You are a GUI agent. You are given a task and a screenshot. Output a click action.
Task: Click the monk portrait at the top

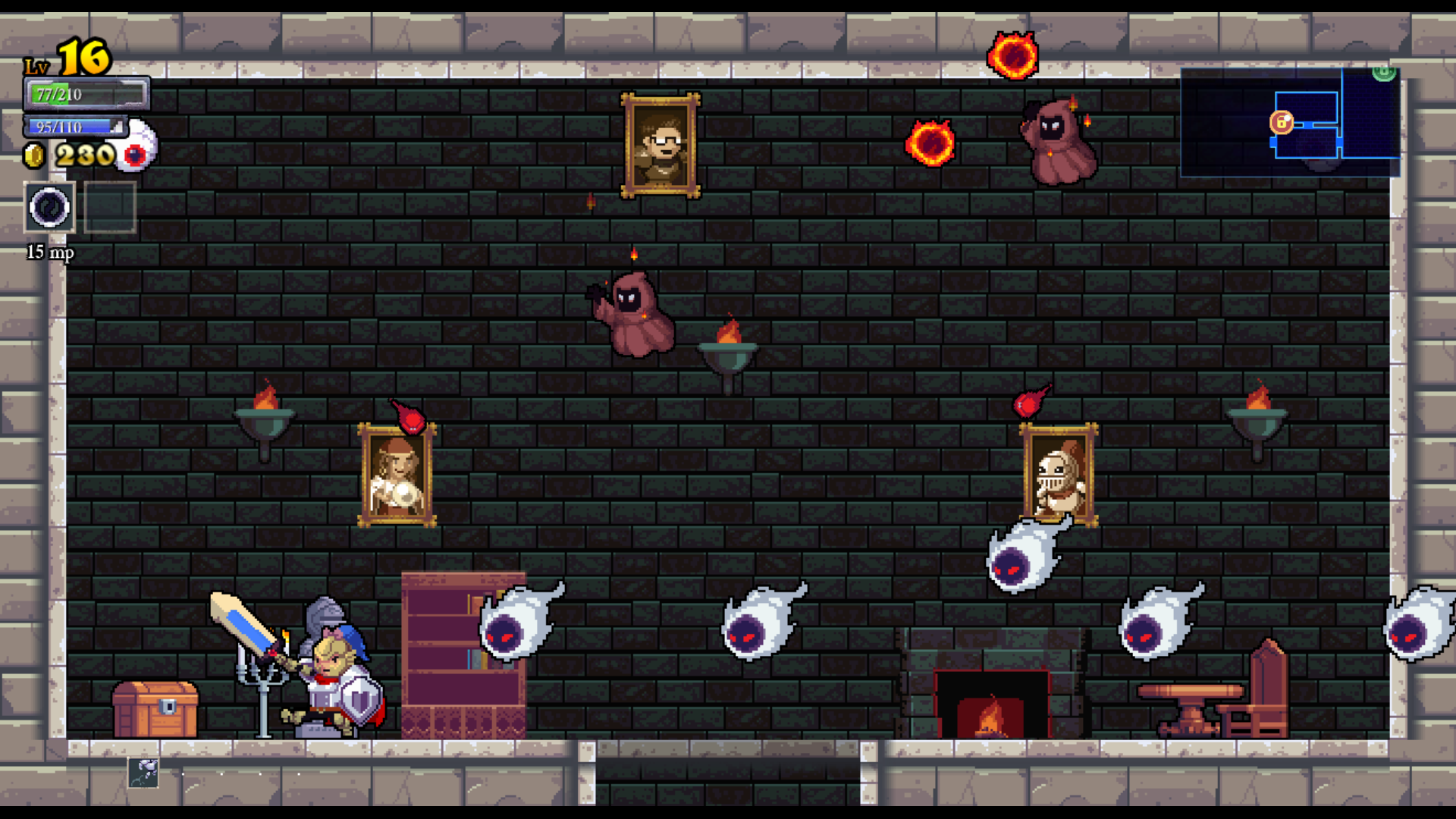click(659, 143)
